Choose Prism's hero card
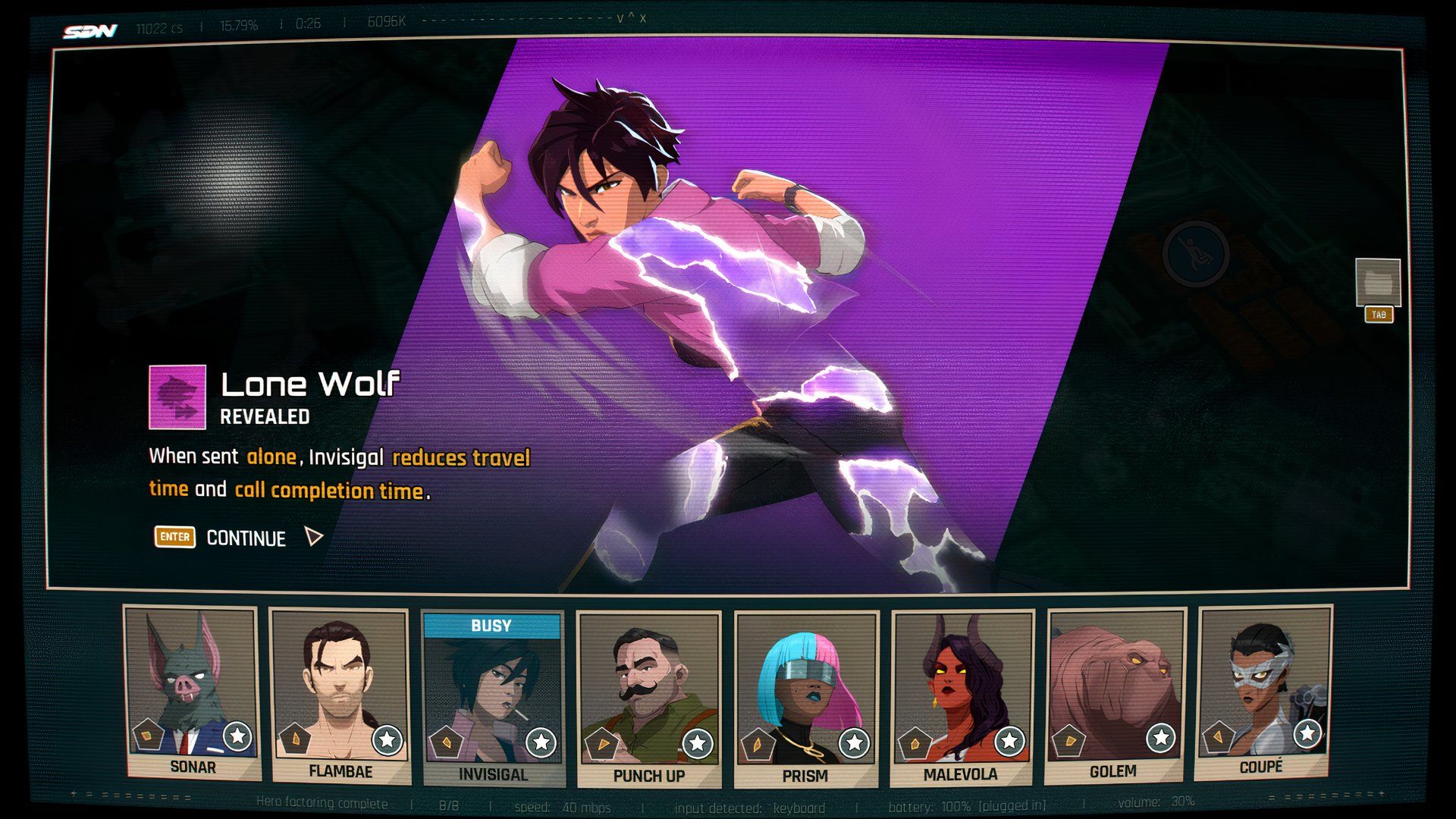Viewport: 1456px width, 819px height. [805, 699]
